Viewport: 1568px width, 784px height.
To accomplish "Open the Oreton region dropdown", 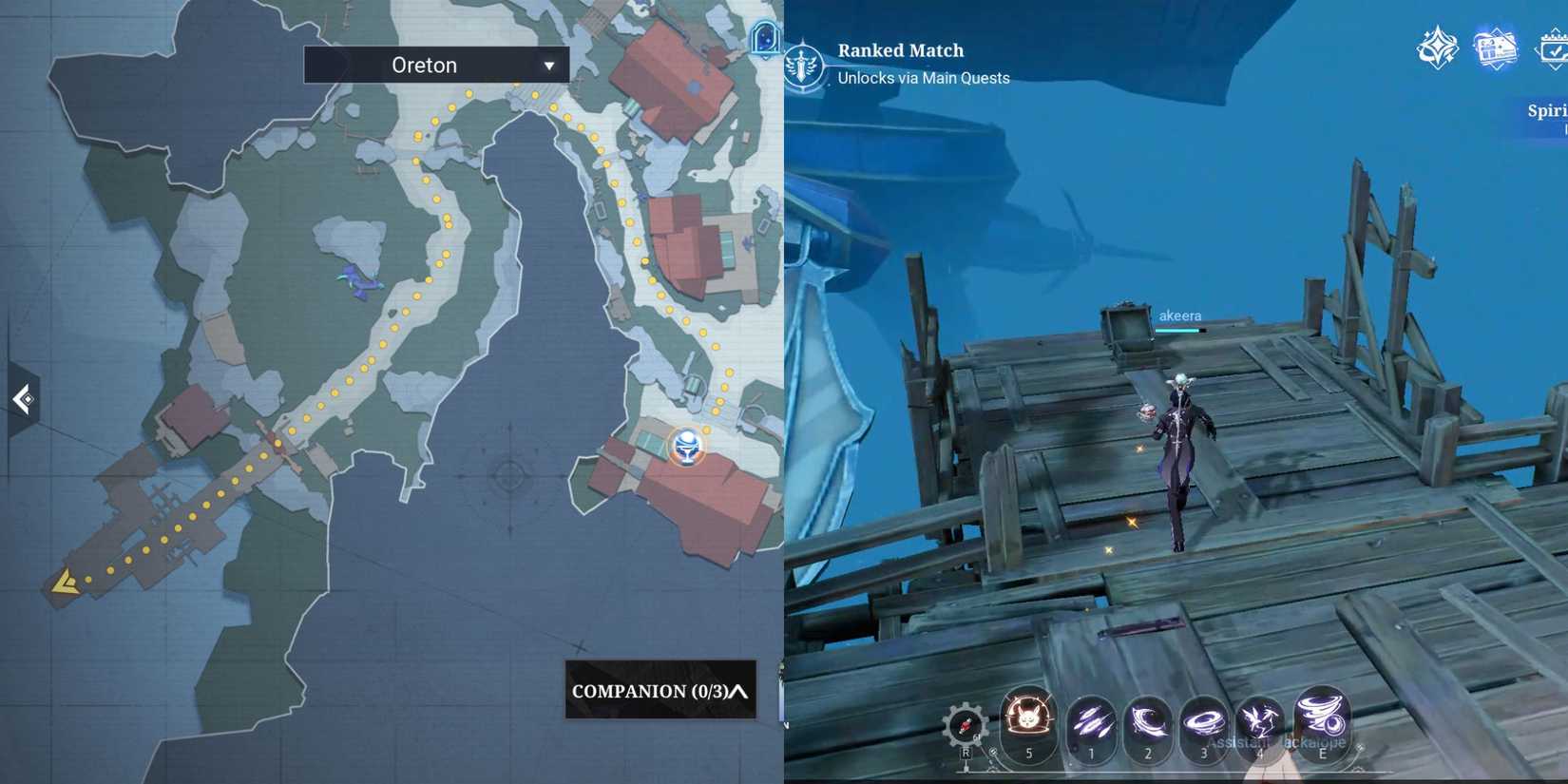I will pos(435,65).
